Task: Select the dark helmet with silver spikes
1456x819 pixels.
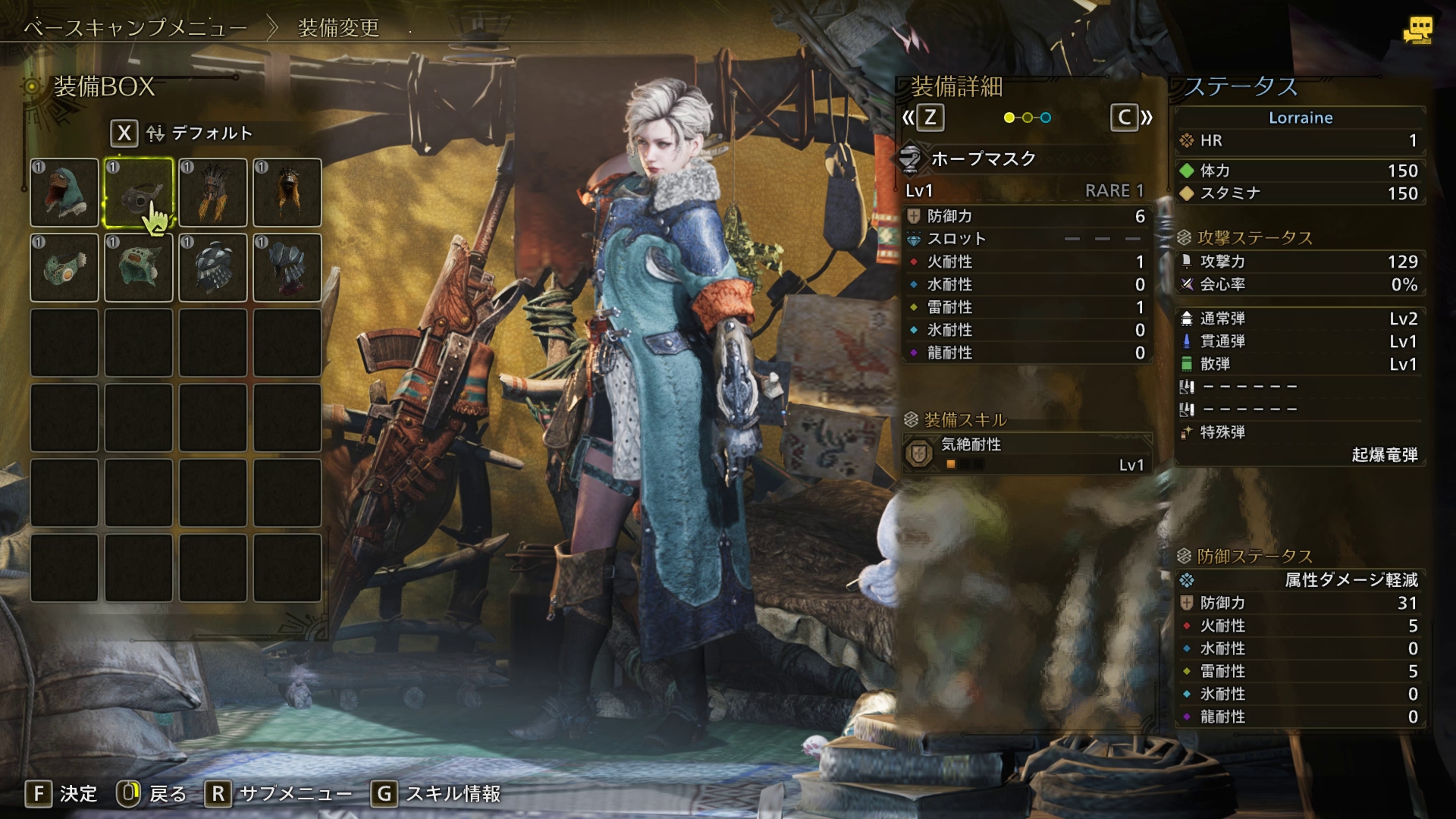Action: [213, 268]
